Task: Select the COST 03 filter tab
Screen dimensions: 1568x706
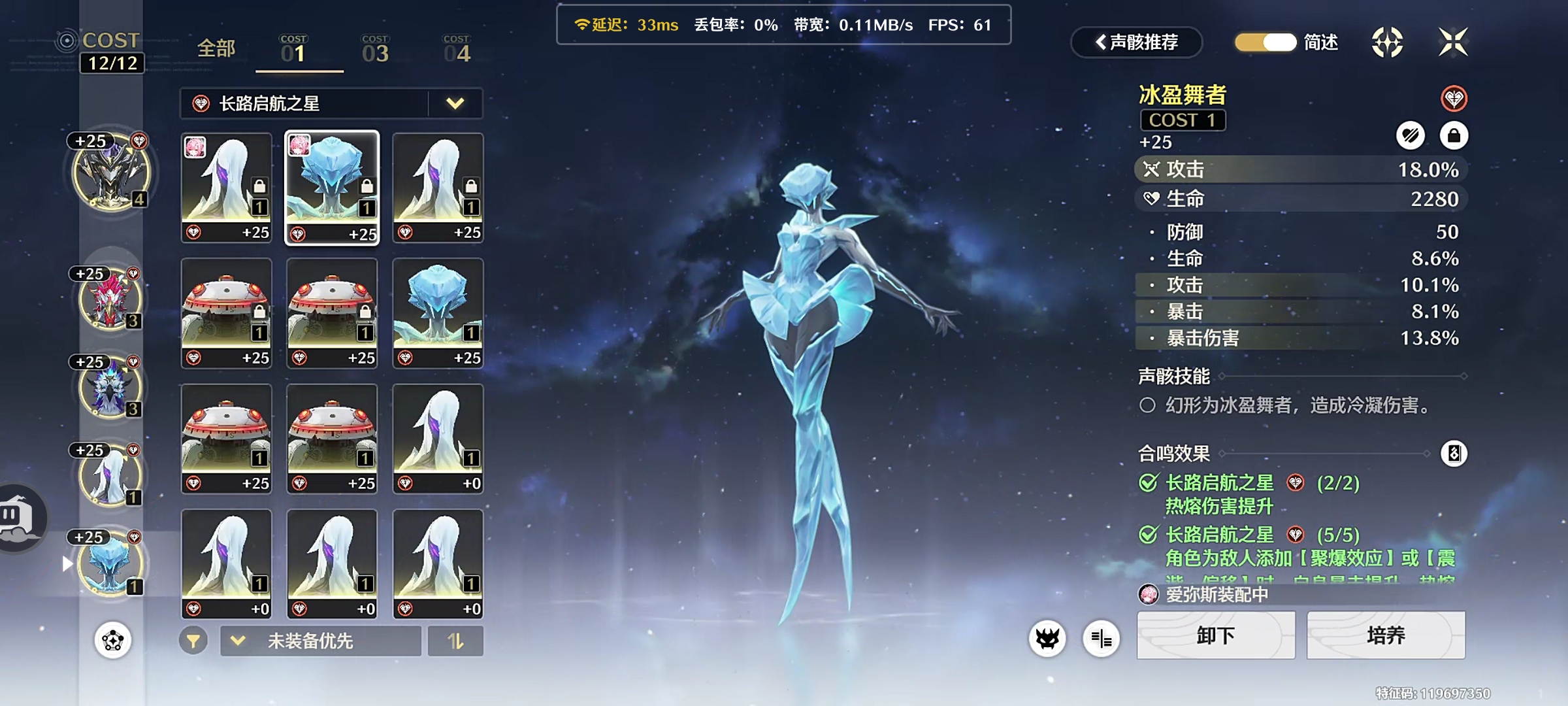Action: (x=375, y=50)
